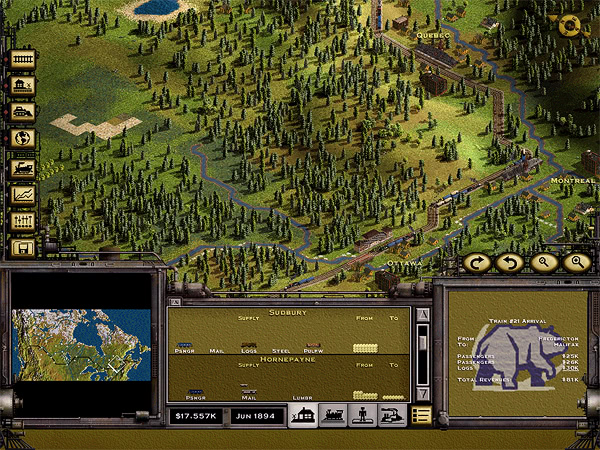This screenshot has height=450, width=600.
Task: Switch to the train list tab
Action: pos(332,415)
